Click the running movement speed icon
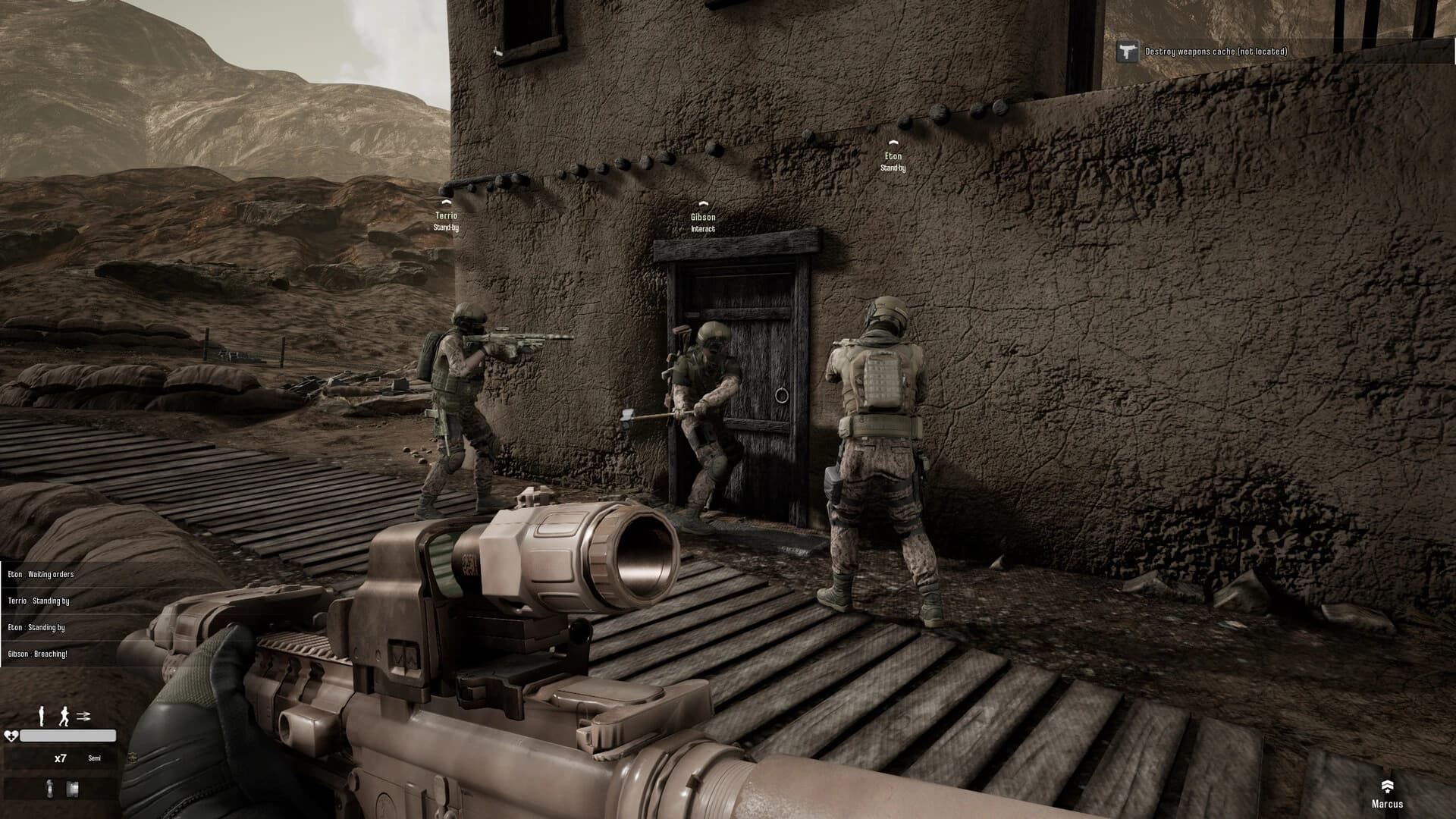The height and width of the screenshot is (819, 1456). tap(64, 715)
